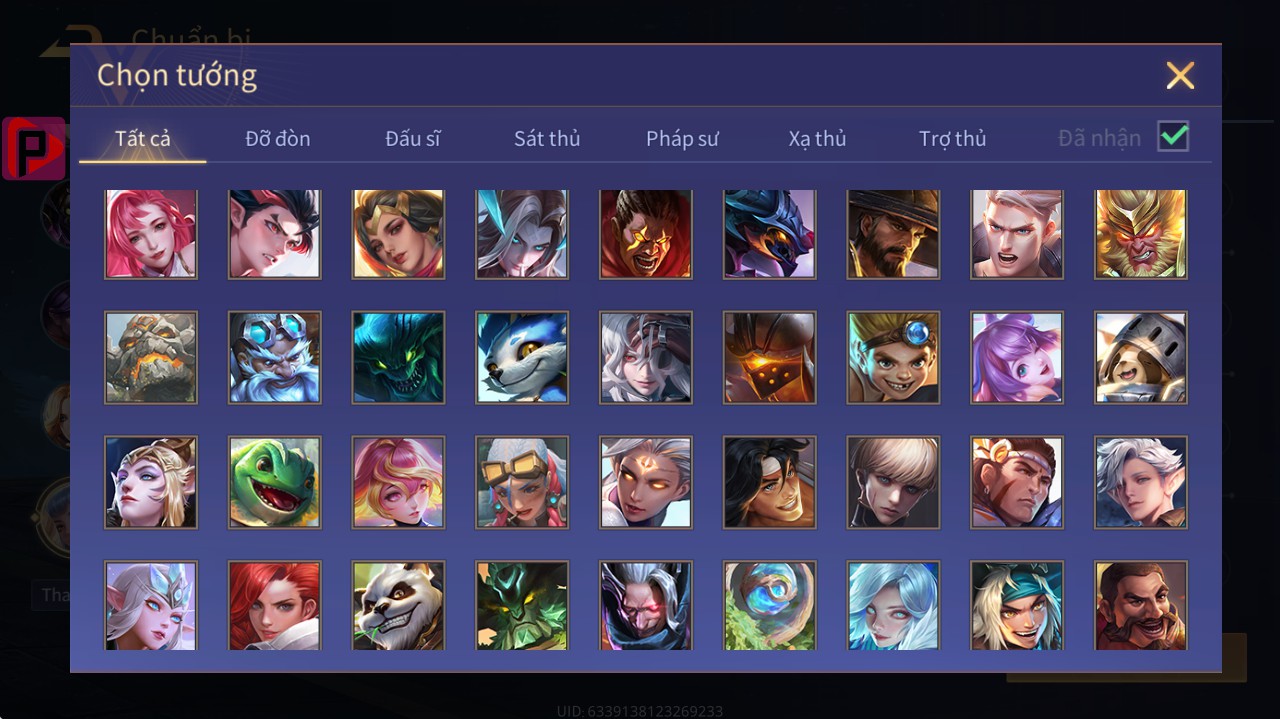1280x719 pixels.
Task: Pick the purple-haired bunny-eared girl hero
Action: click(1017, 357)
